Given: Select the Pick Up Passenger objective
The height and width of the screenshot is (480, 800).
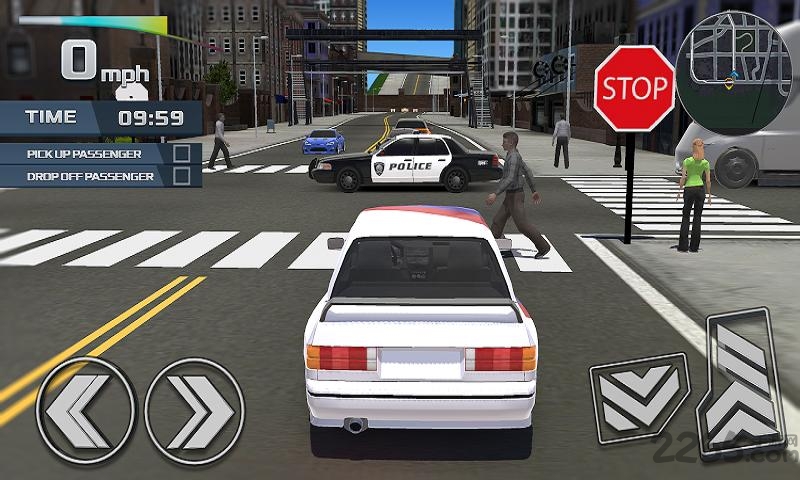Looking at the screenshot, I should click(x=100, y=154).
